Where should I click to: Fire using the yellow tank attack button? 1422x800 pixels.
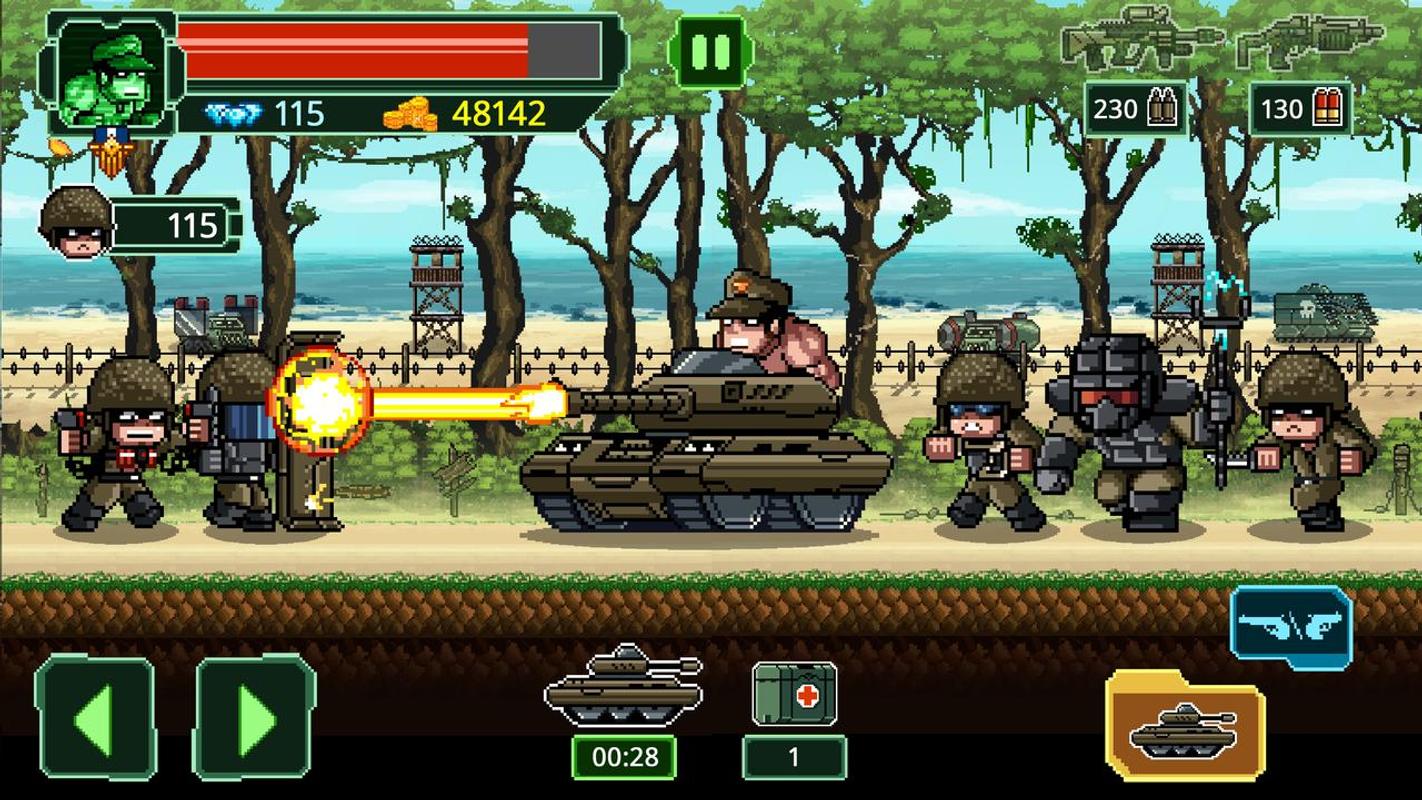click(1185, 726)
